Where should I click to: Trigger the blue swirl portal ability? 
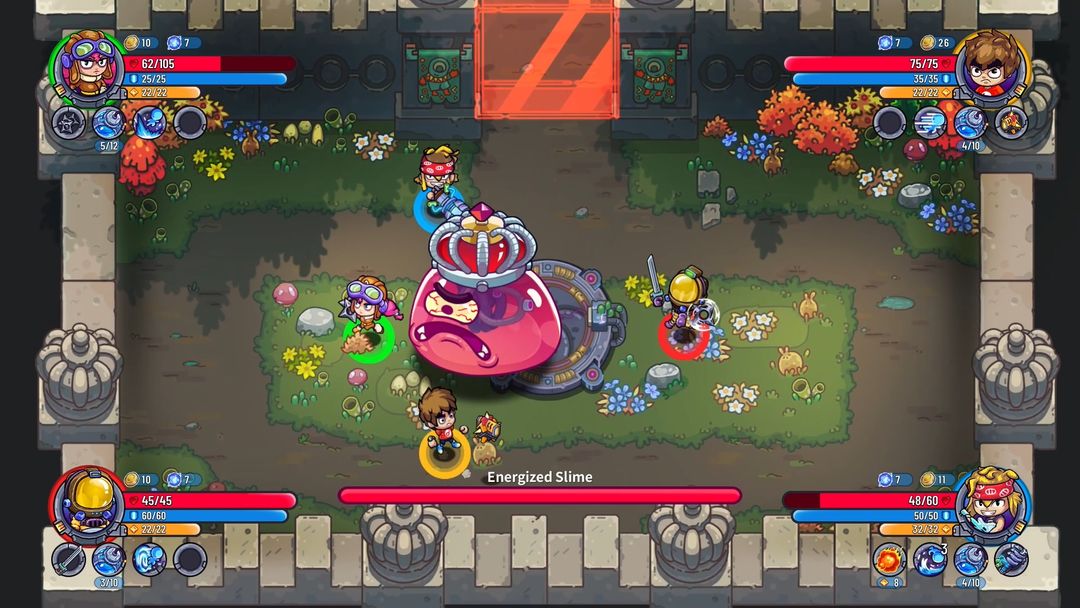(149, 559)
